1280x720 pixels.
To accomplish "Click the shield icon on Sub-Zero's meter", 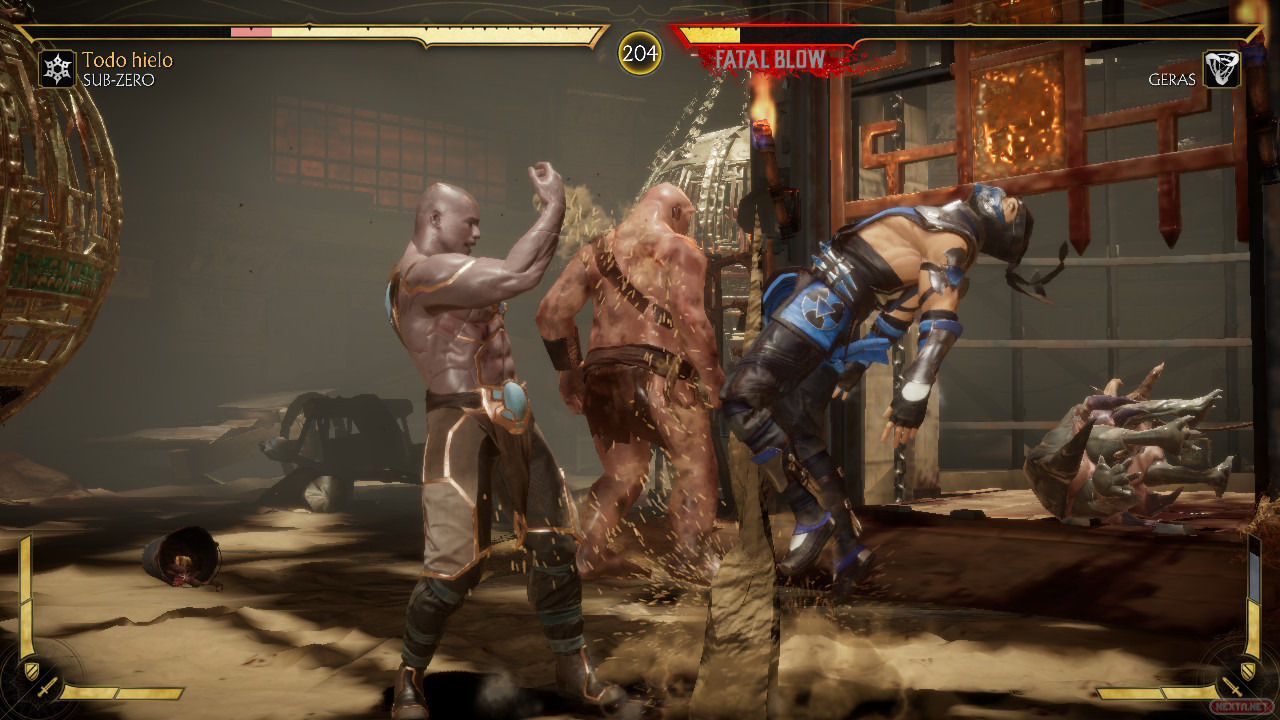I will tap(33, 670).
